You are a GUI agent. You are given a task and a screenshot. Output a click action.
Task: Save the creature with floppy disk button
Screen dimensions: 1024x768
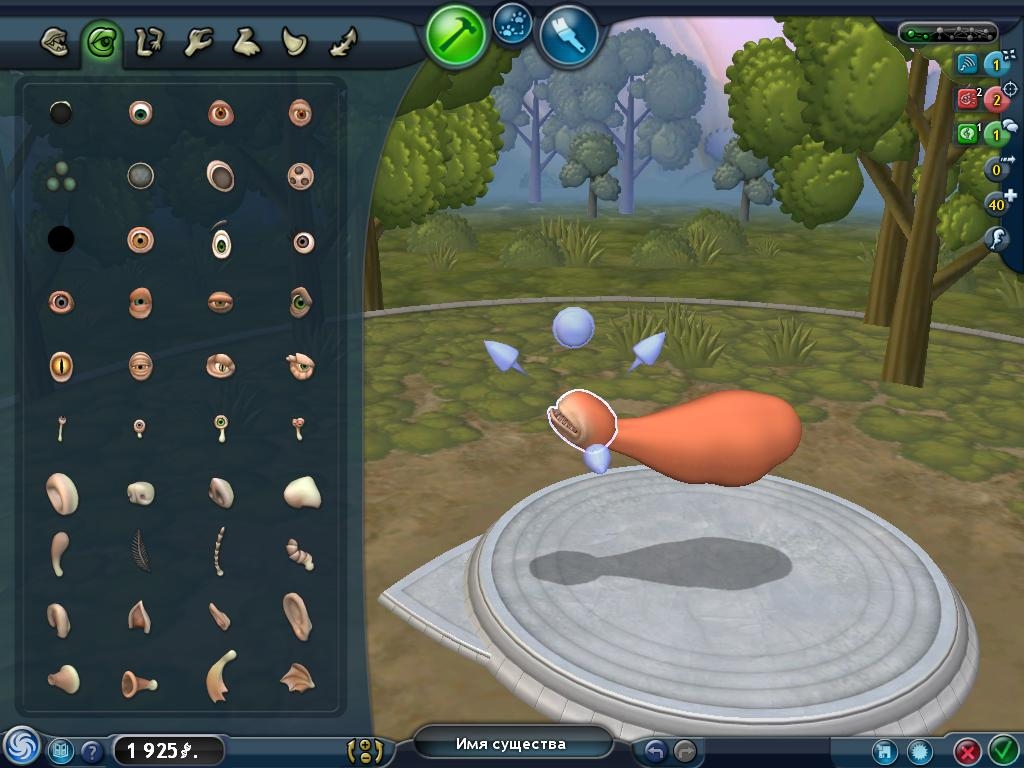click(884, 751)
